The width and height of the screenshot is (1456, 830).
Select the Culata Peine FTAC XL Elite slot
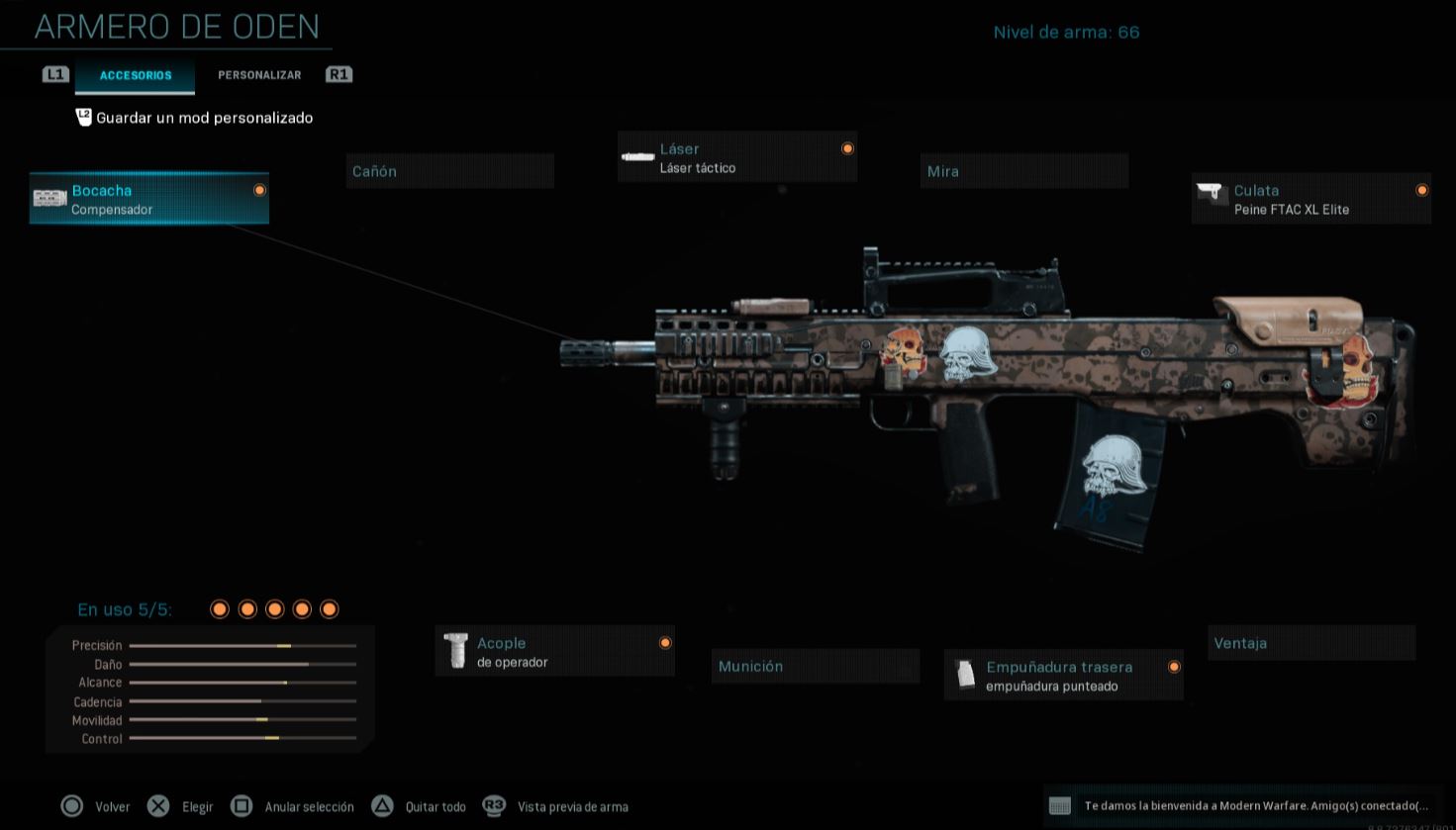pyautogui.click(x=1310, y=199)
